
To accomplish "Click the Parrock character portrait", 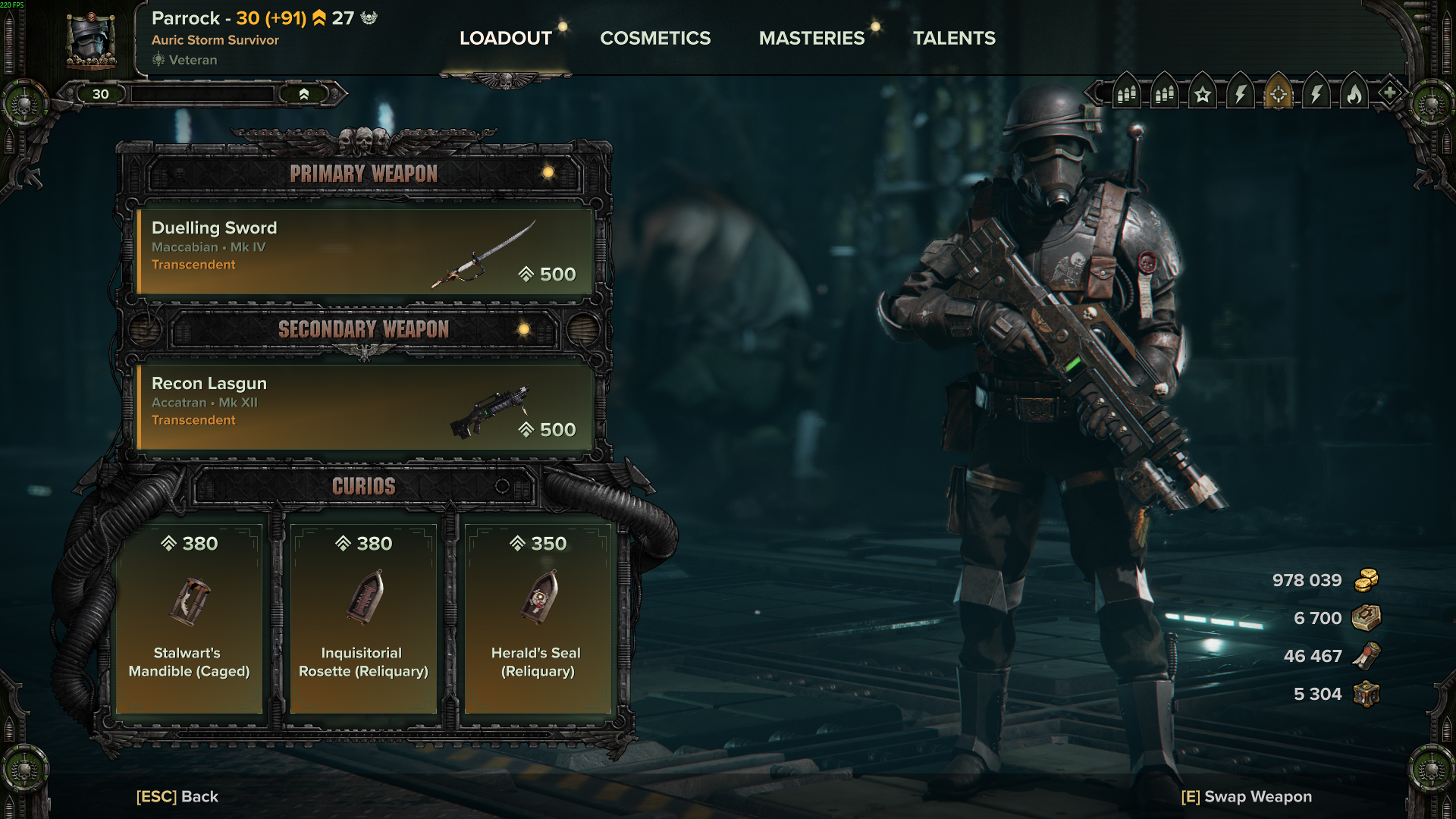I will point(91,41).
